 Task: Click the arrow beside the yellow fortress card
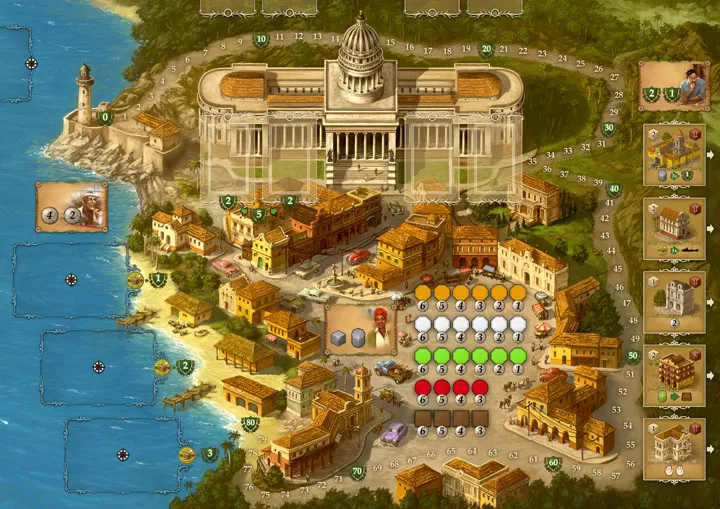pos(711,155)
